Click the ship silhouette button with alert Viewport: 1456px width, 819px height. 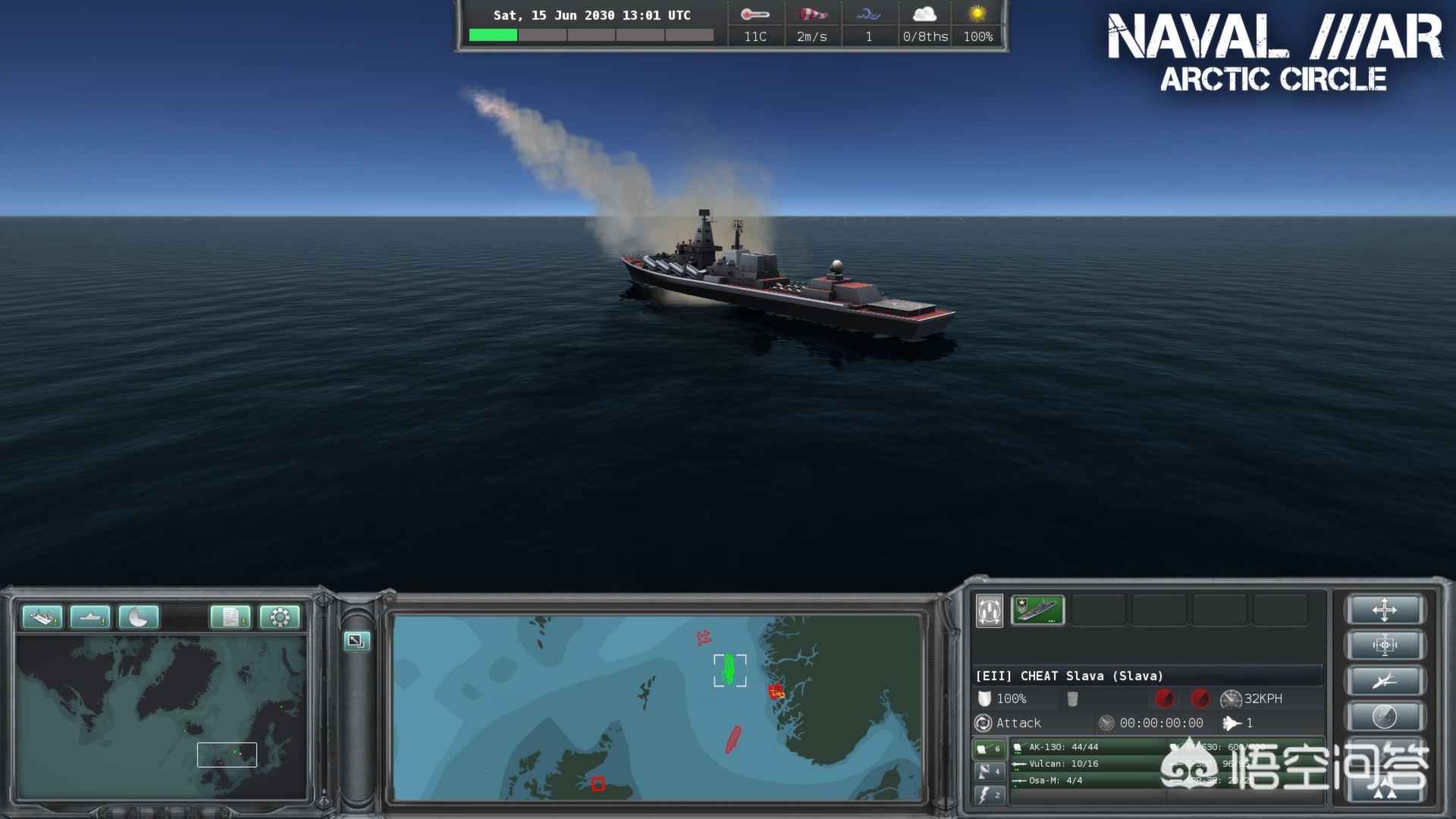click(x=89, y=617)
